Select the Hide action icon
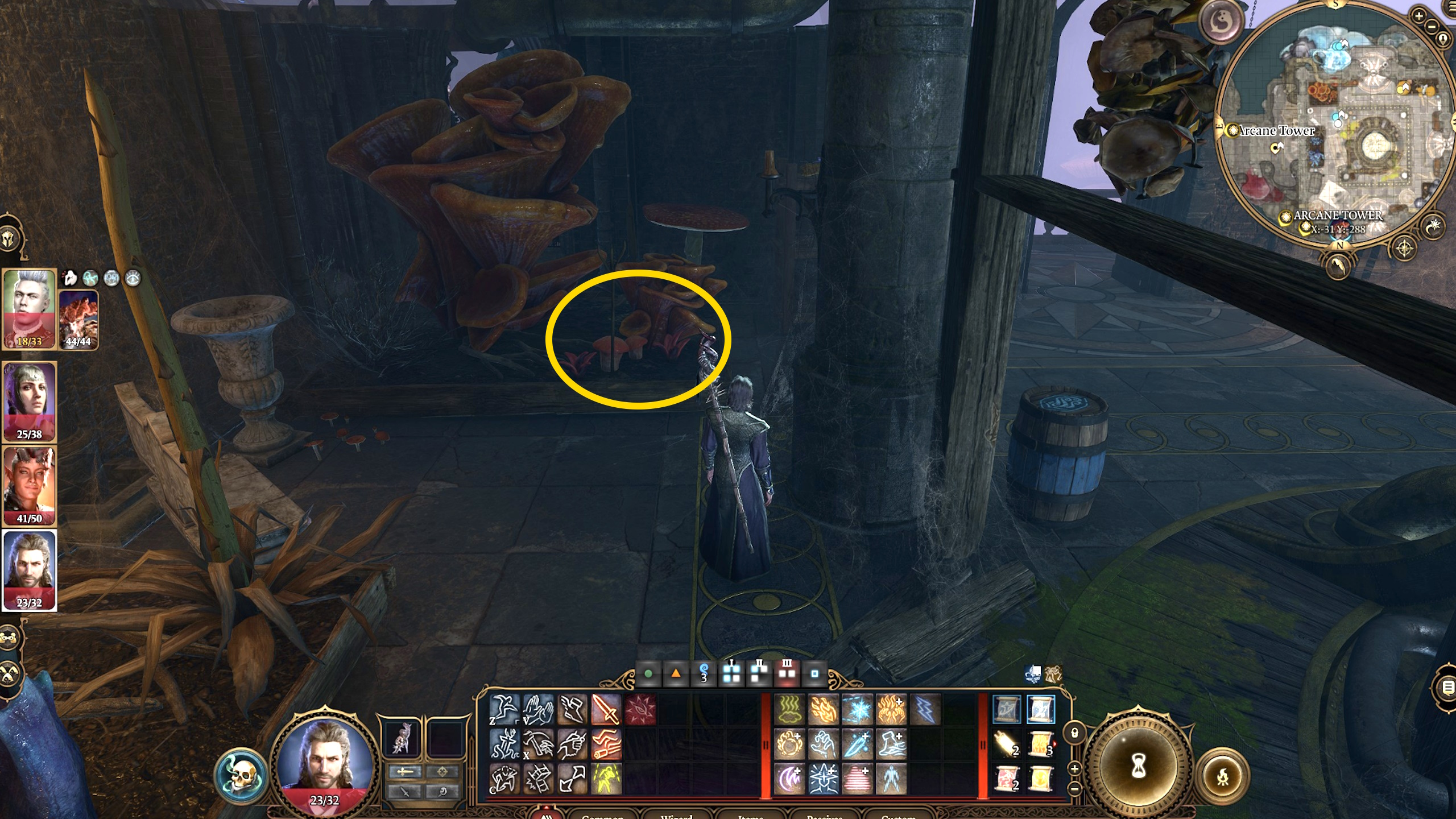 pyautogui.click(x=504, y=779)
